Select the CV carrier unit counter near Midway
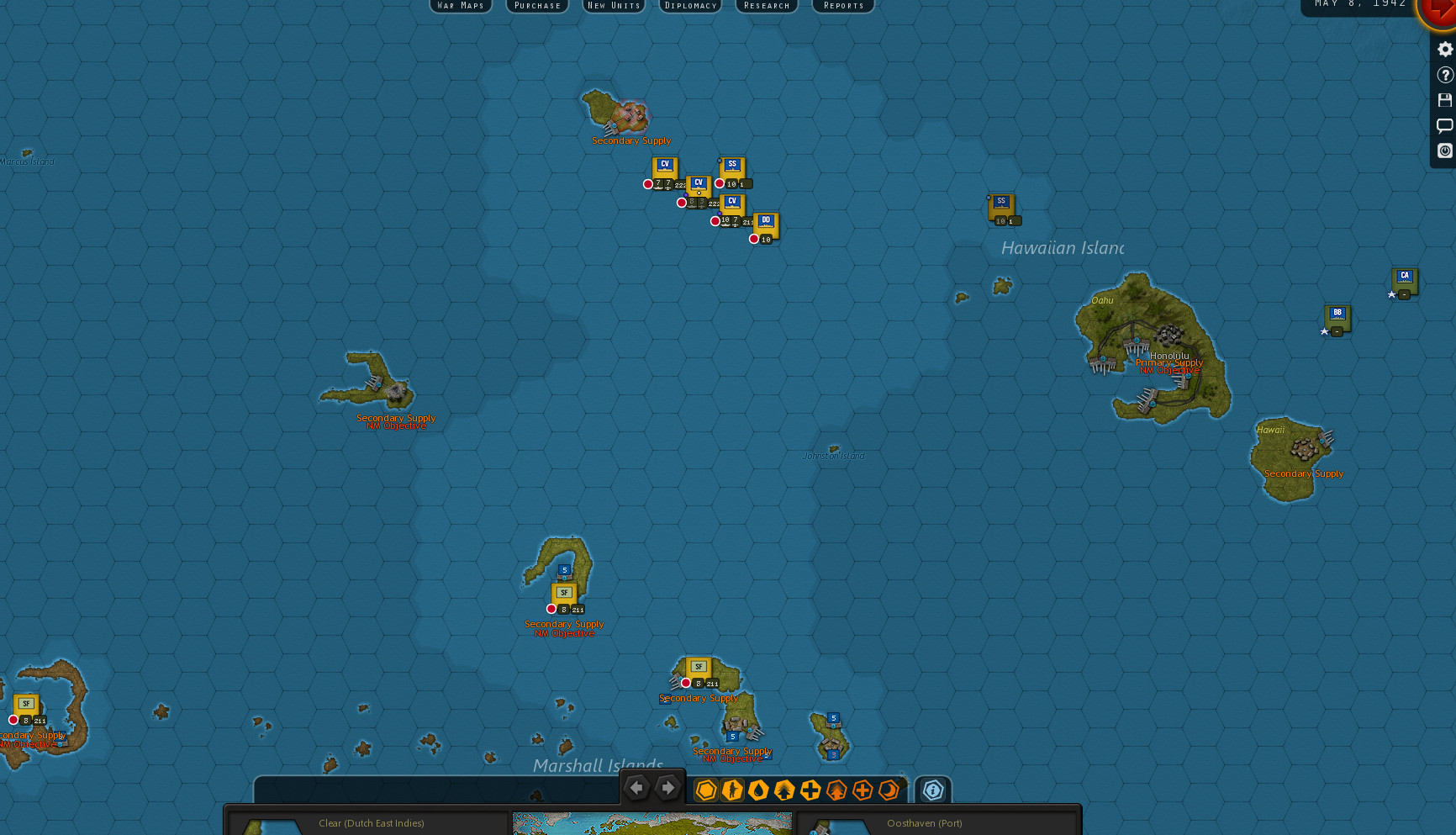Image resolution: width=1456 pixels, height=835 pixels. pos(665,166)
